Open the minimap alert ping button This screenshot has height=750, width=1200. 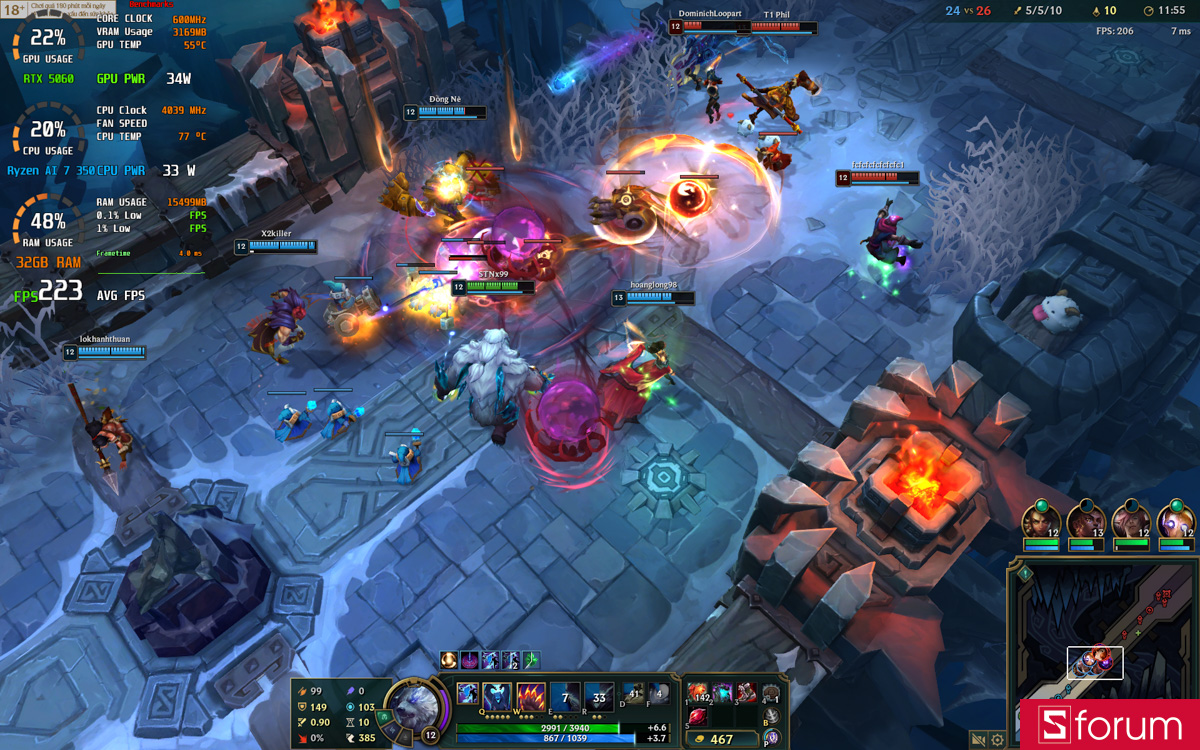pos(1025,574)
